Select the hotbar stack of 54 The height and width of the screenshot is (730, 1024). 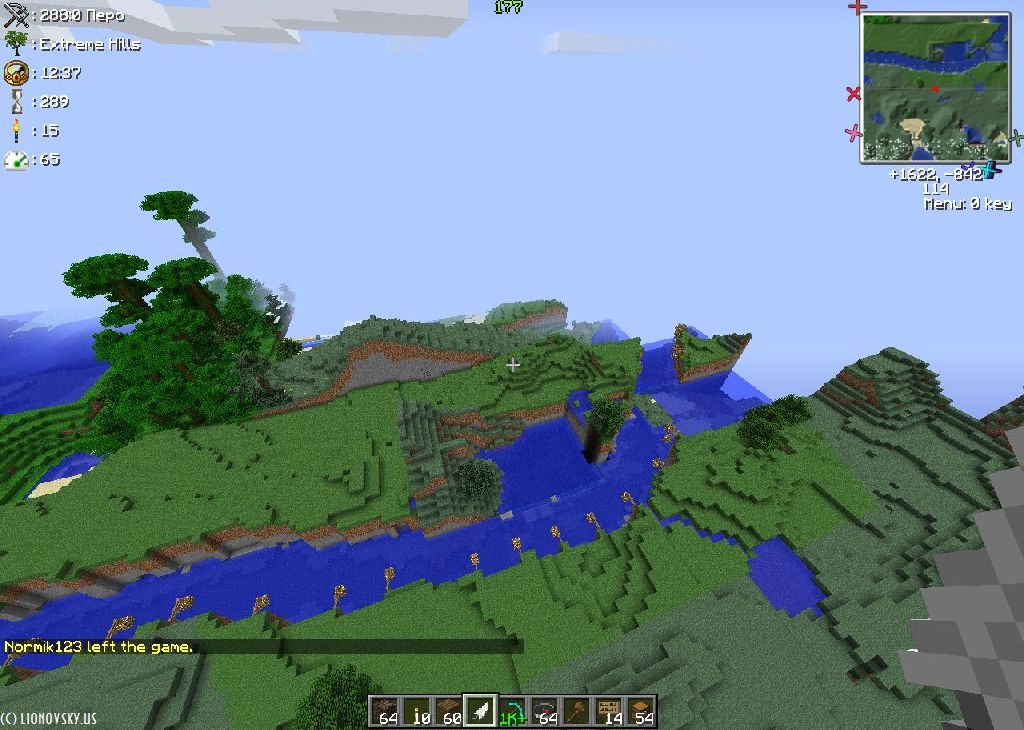[641, 711]
